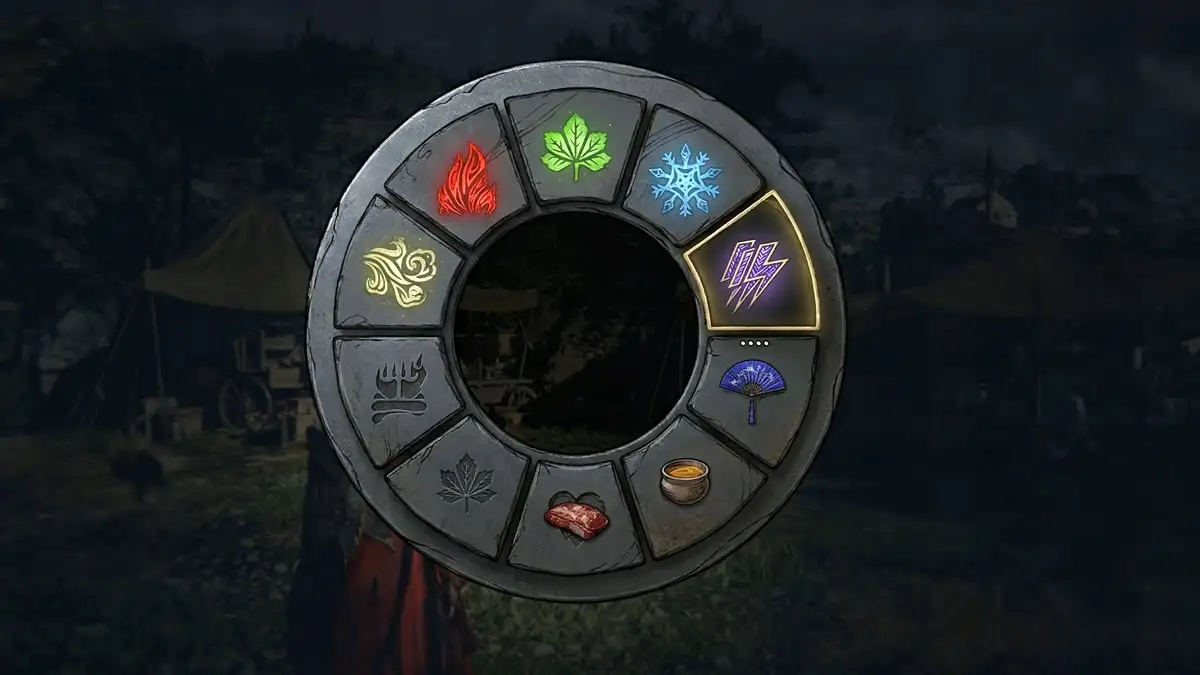Choose the greyed-out maple leaf slot
1200x675 pixels.
(467, 484)
